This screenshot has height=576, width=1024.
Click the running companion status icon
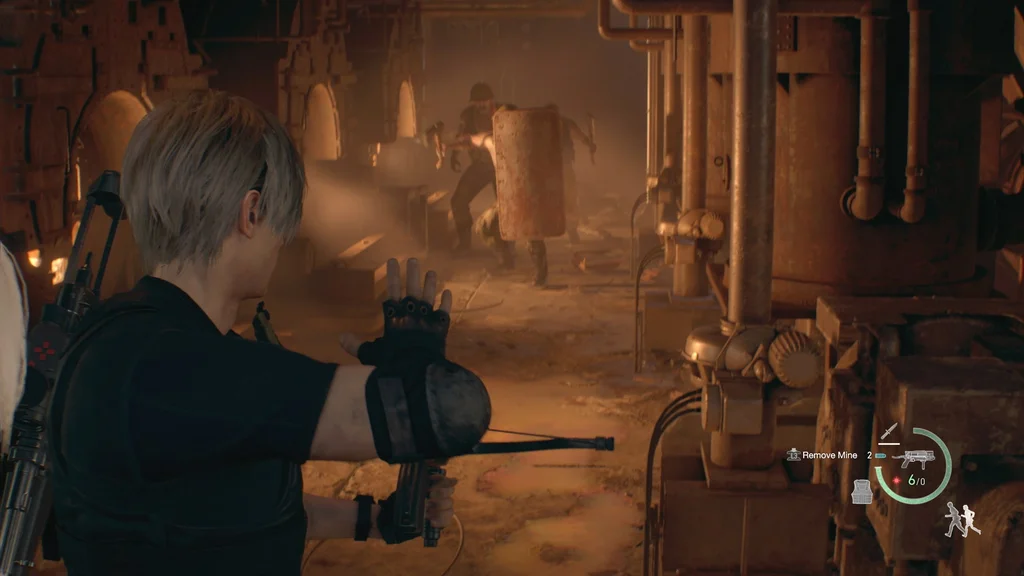pos(962,519)
